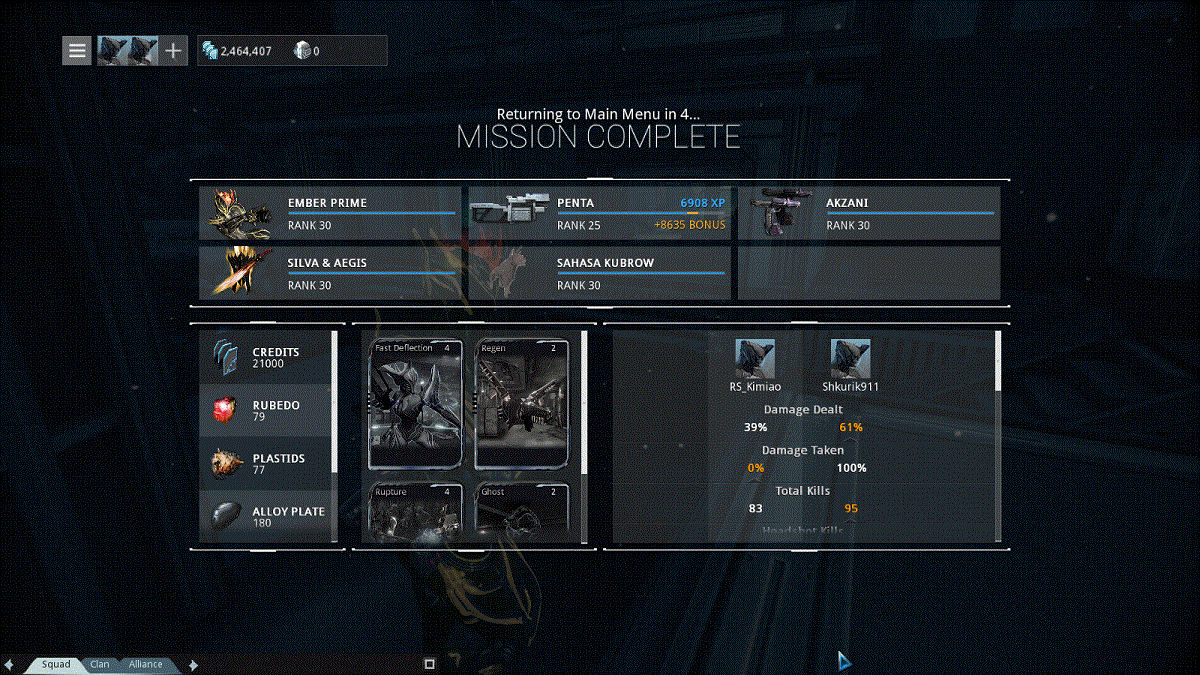Invite a player with the plus button
The width and height of the screenshot is (1200, 675).
pyautogui.click(x=173, y=50)
